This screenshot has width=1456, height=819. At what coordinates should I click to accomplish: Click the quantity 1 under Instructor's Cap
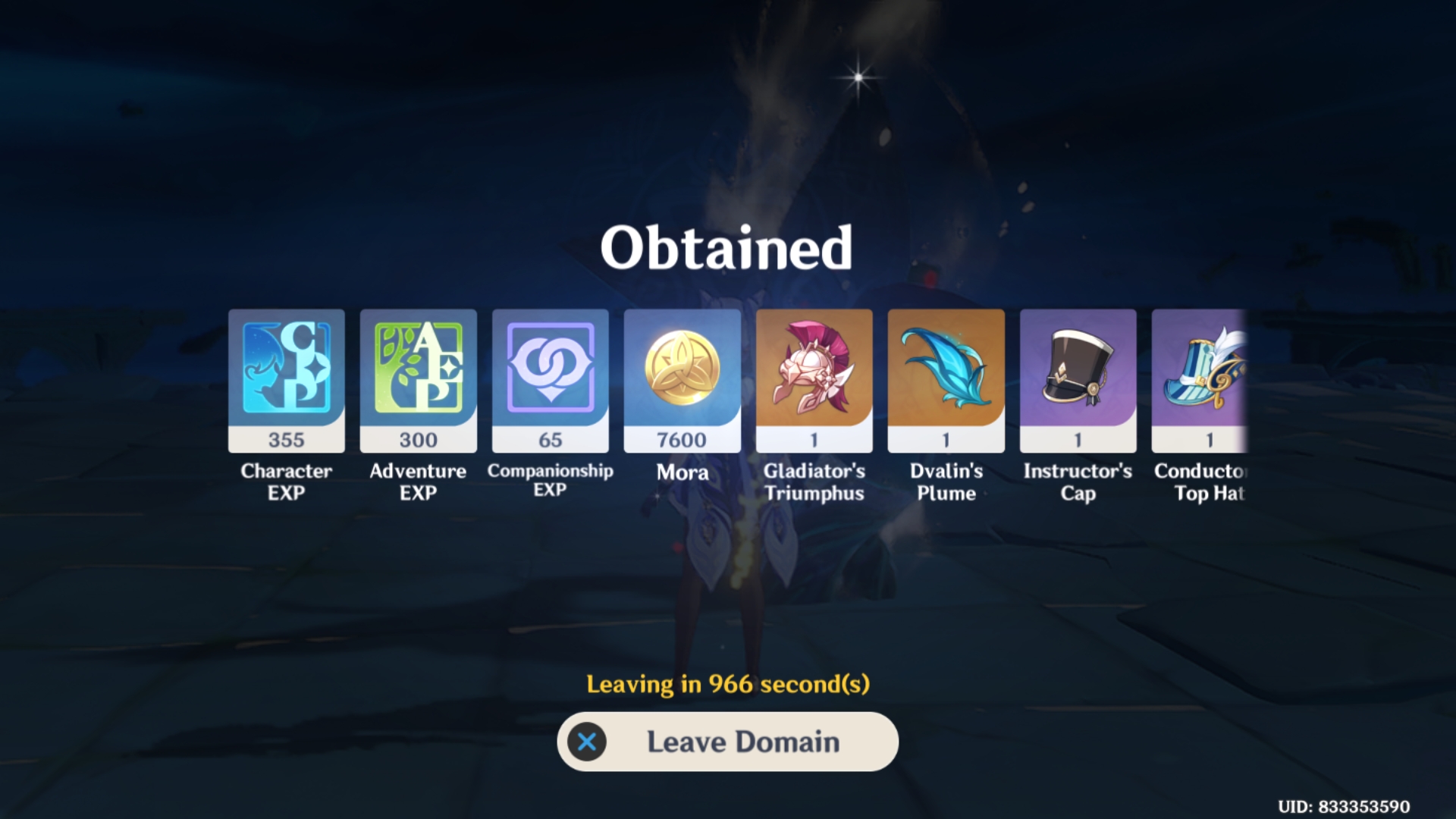coord(1078,440)
